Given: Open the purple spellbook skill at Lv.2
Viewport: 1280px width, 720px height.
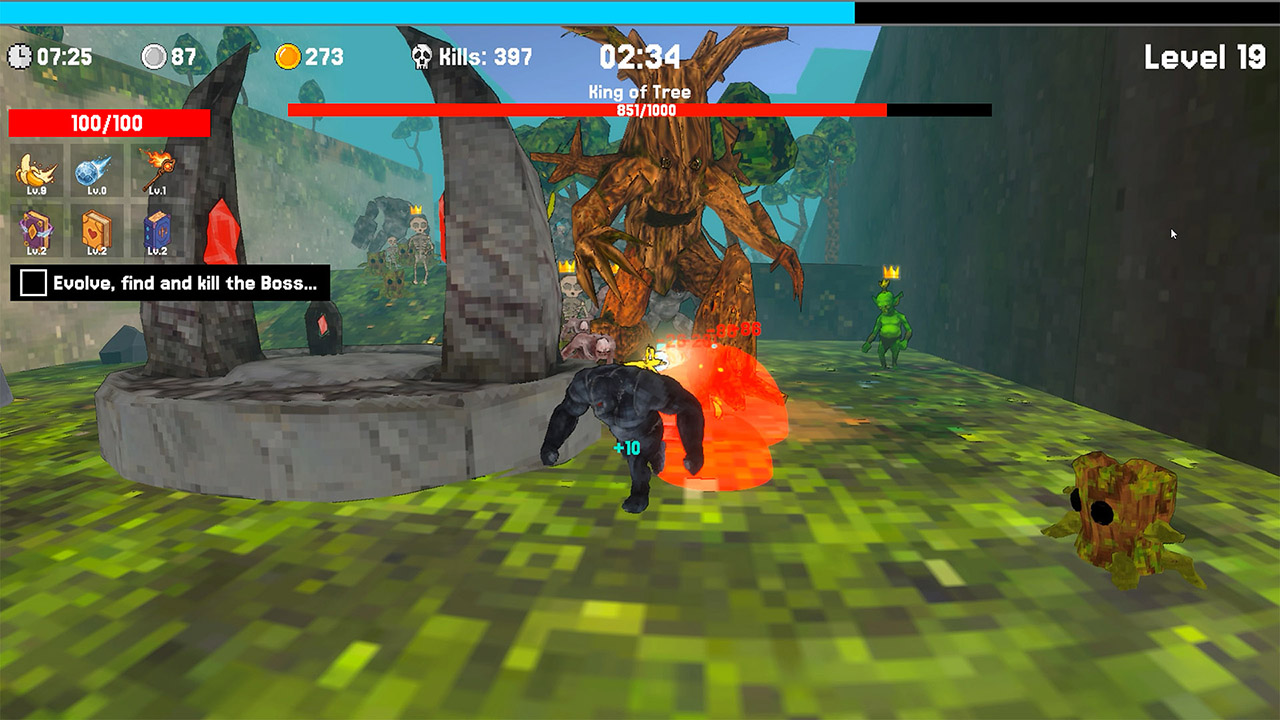Looking at the screenshot, I should [36, 228].
